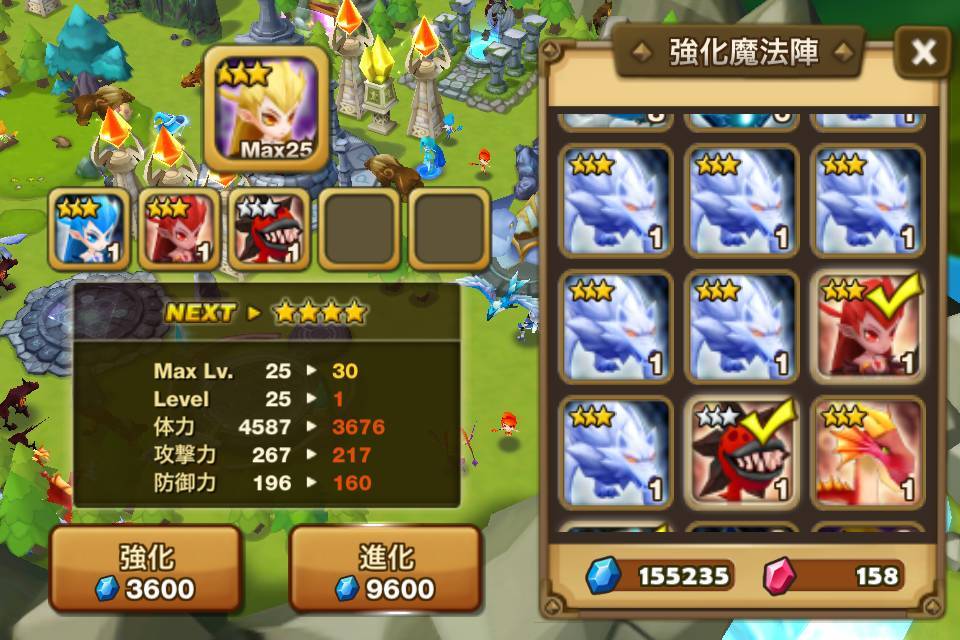Remove the red toothy monster material slot
Viewport: 960px width, 640px height.
(x=269, y=229)
